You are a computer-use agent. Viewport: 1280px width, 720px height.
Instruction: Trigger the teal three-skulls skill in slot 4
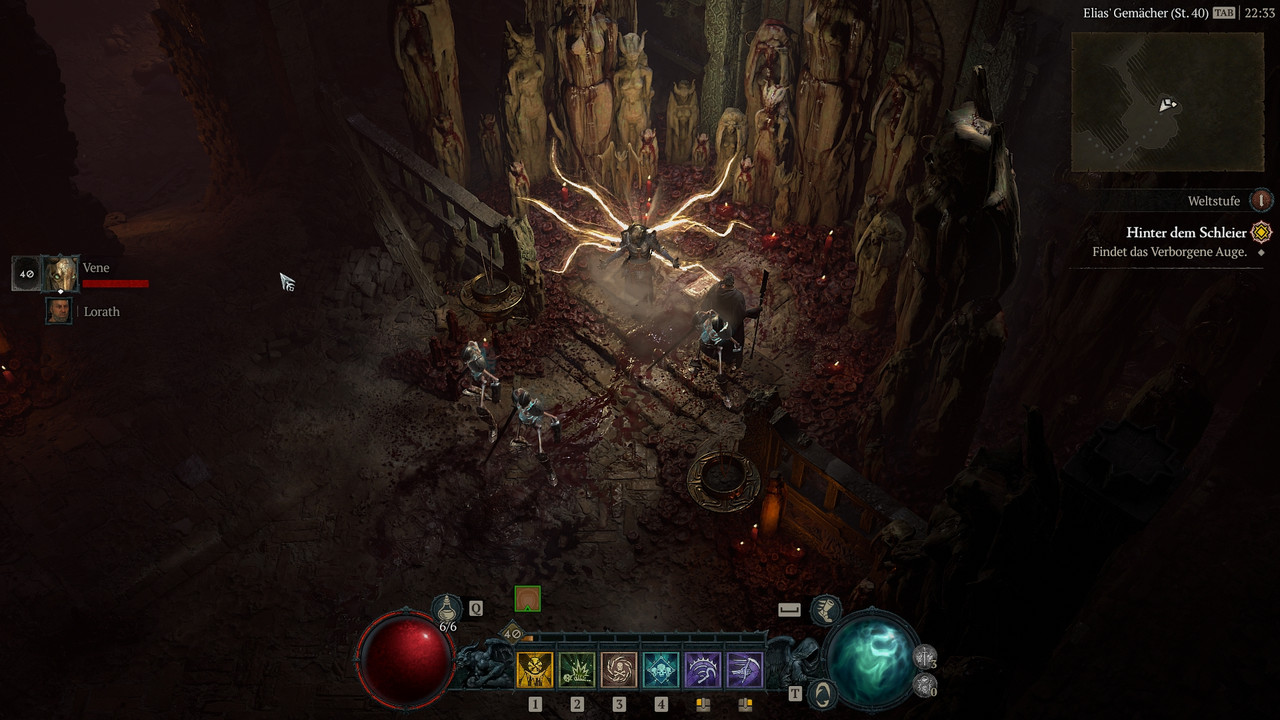(x=661, y=670)
